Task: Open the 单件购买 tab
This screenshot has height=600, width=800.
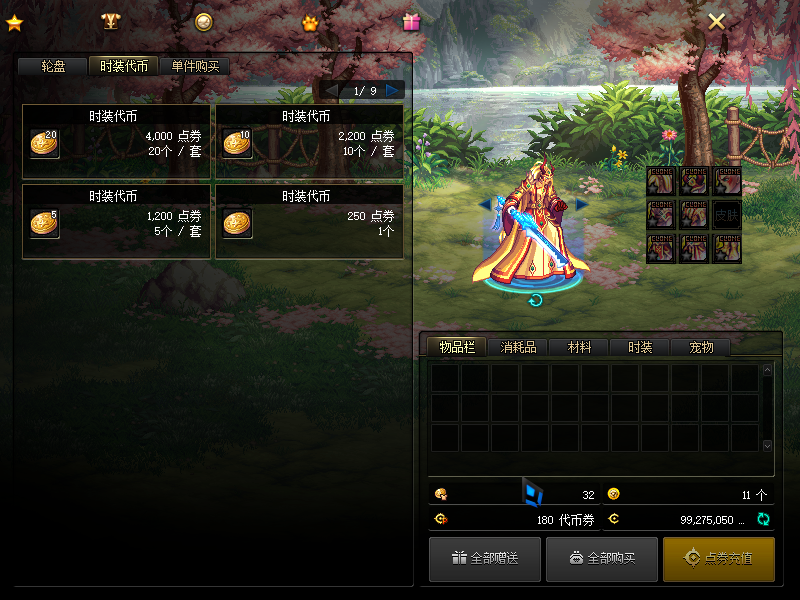Action: click(195, 66)
